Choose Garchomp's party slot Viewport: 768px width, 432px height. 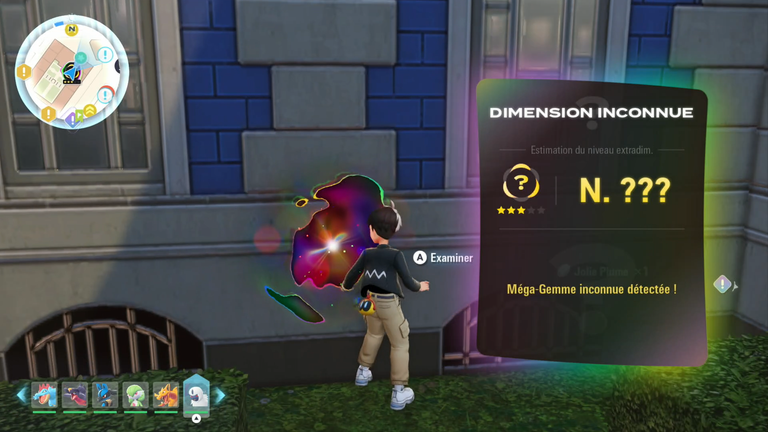tap(74, 395)
